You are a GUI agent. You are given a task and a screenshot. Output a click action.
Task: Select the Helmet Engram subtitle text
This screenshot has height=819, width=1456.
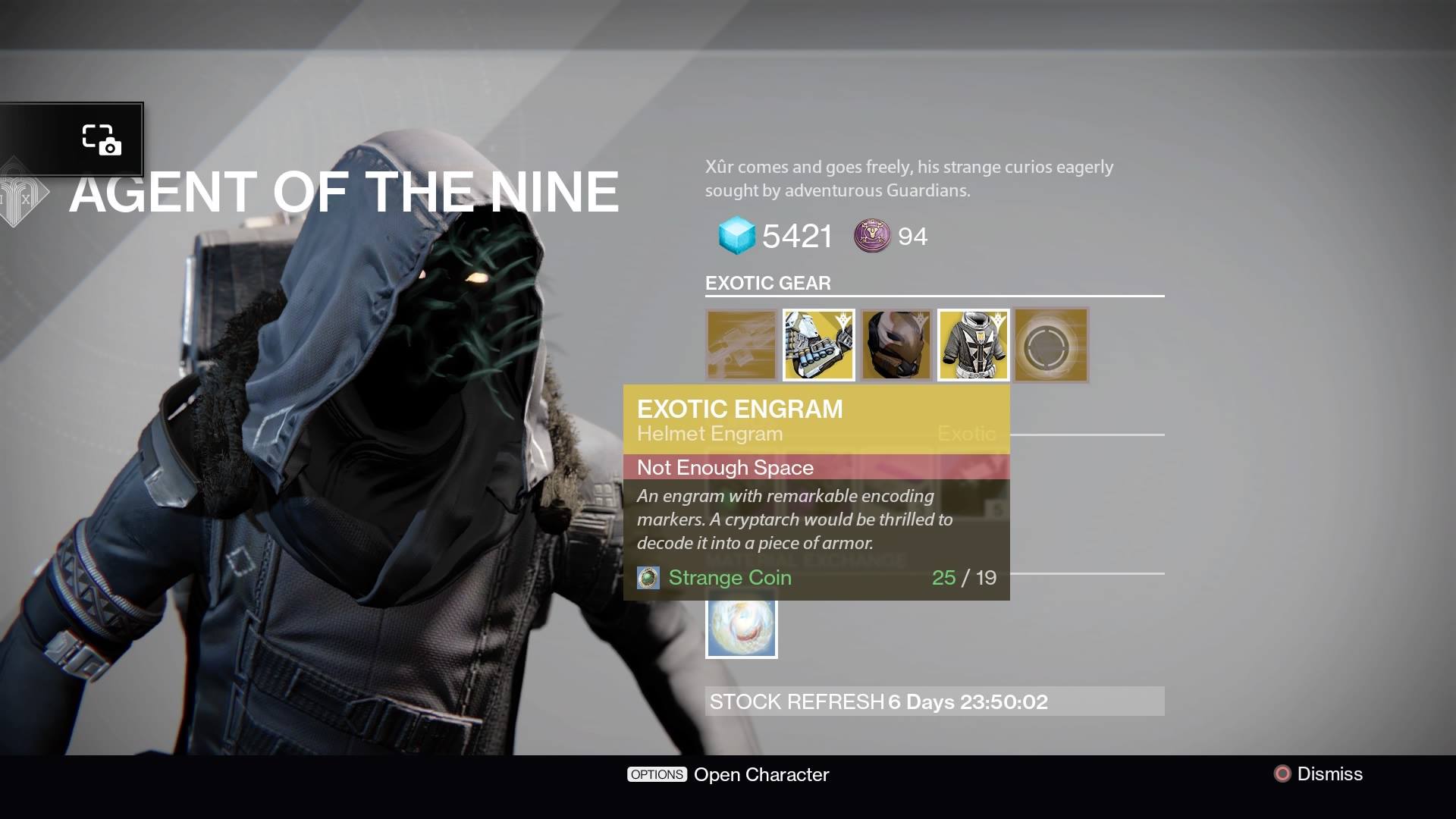pos(708,434)
